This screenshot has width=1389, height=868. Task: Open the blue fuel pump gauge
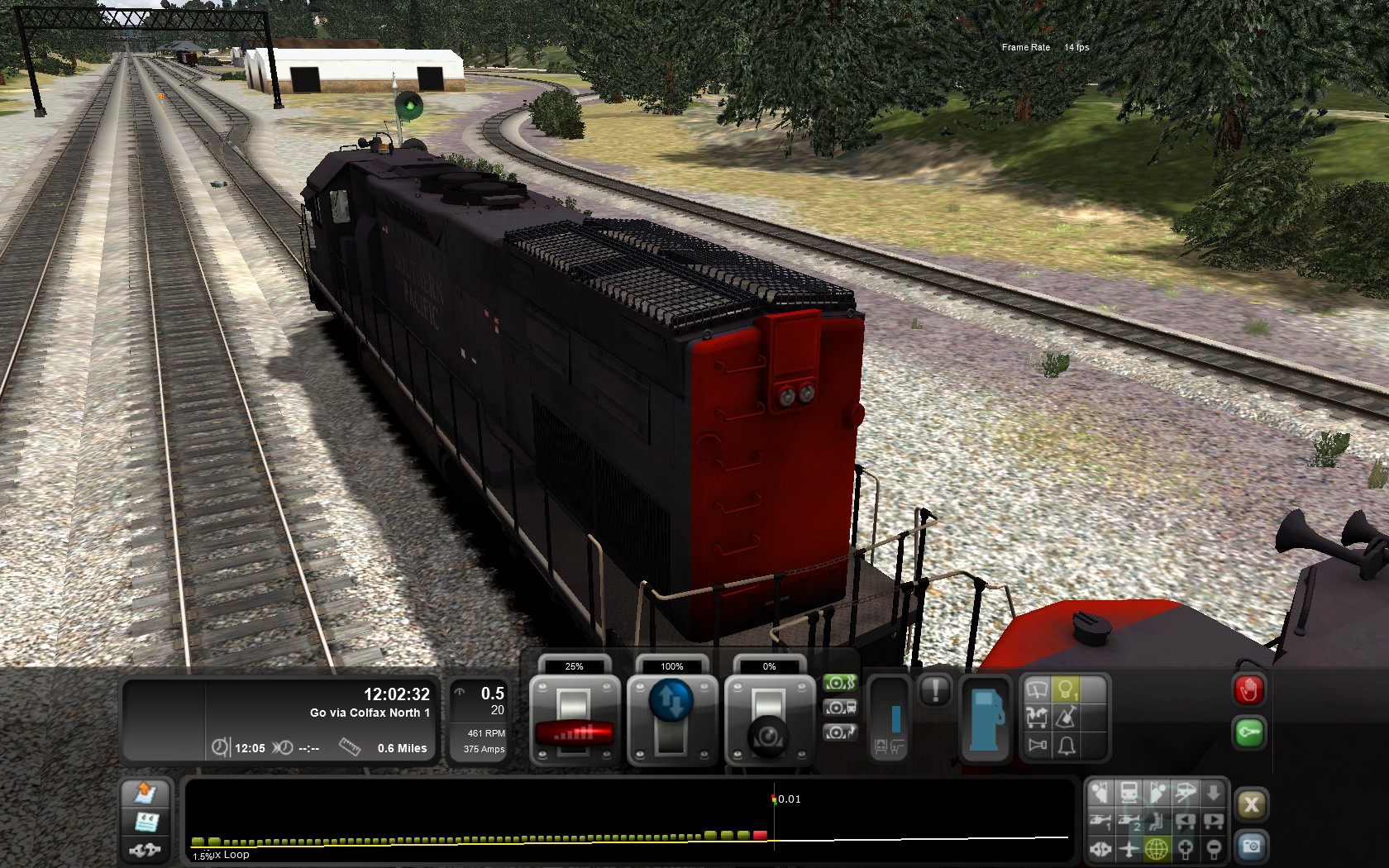984,719
